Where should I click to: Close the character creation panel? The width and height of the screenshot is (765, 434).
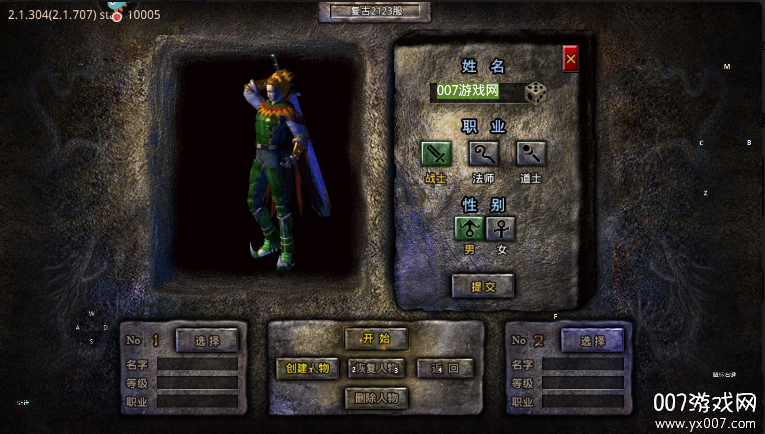tap(571, 59)
